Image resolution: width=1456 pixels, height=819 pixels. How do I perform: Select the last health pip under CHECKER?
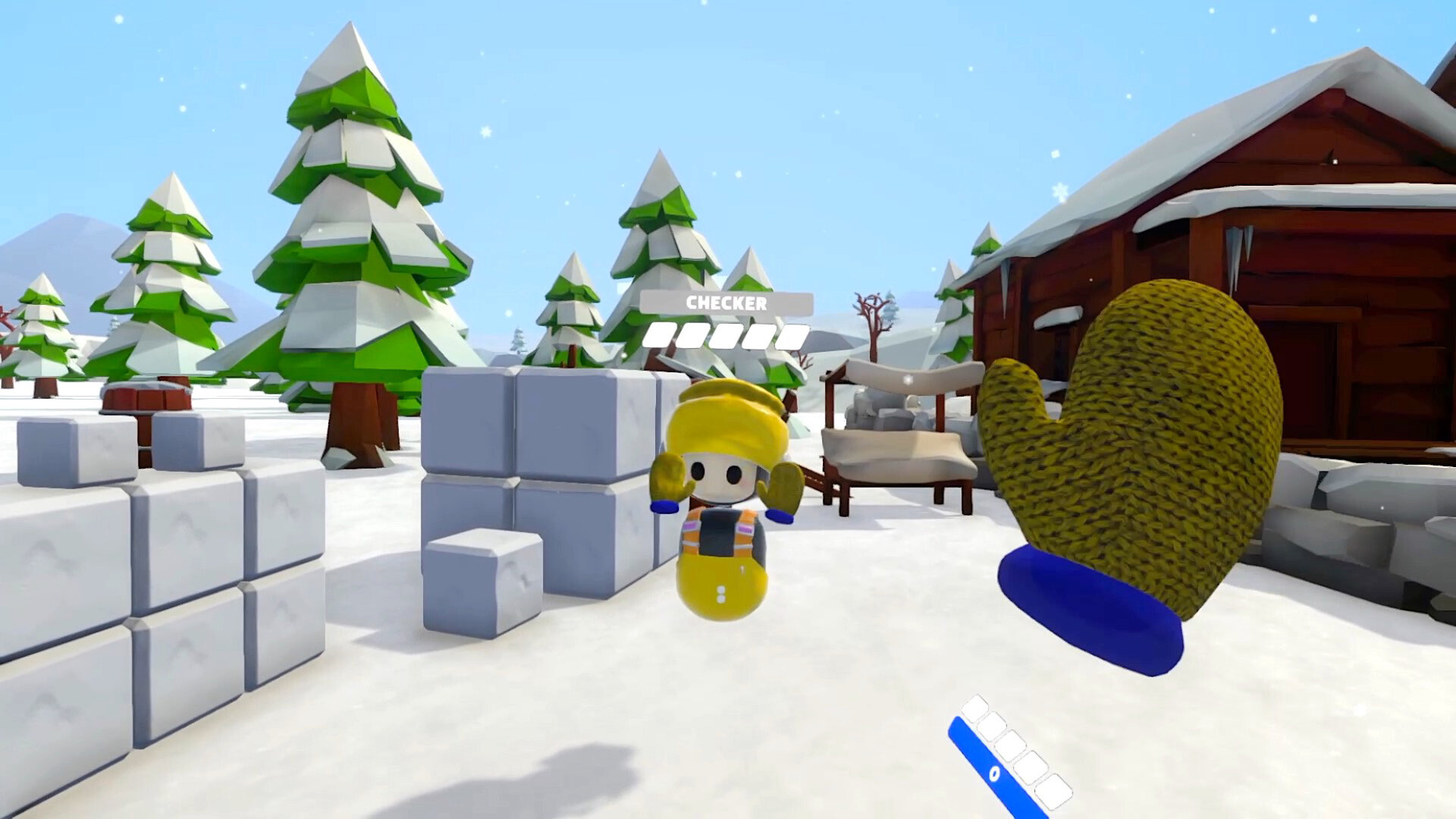(x=792, y=337)
